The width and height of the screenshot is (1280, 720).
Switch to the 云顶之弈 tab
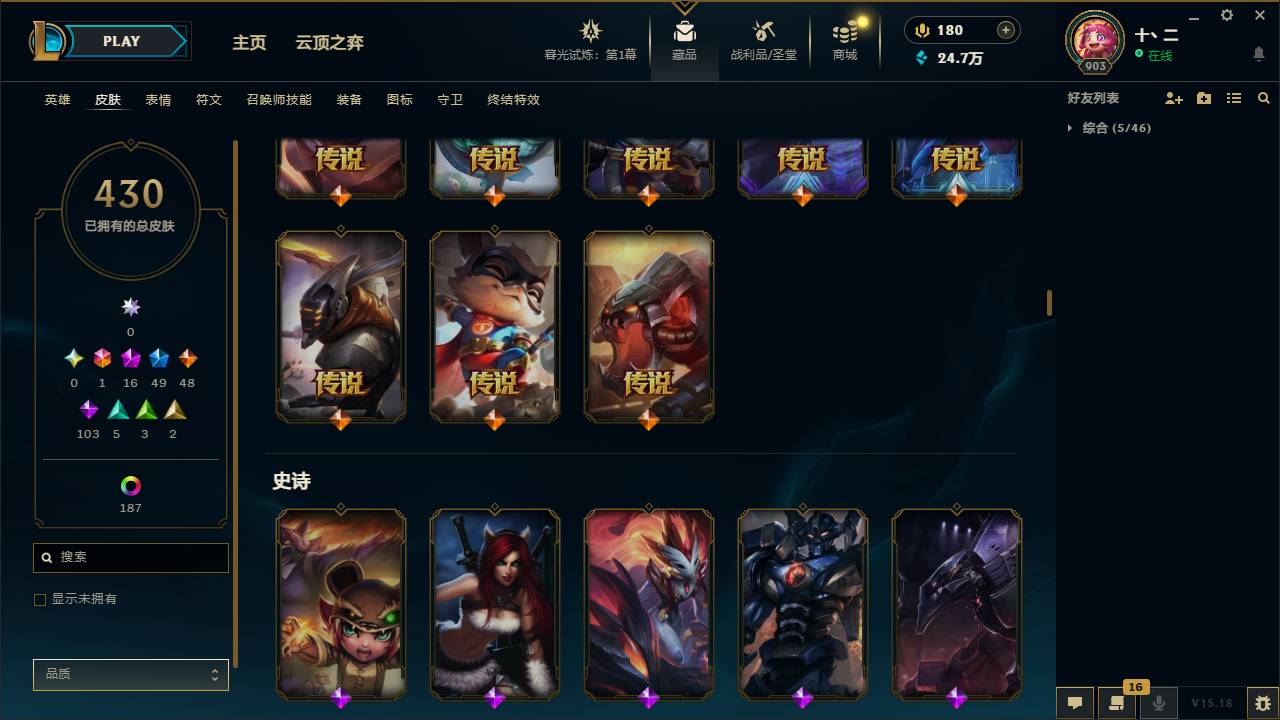[x=330, y=42]
